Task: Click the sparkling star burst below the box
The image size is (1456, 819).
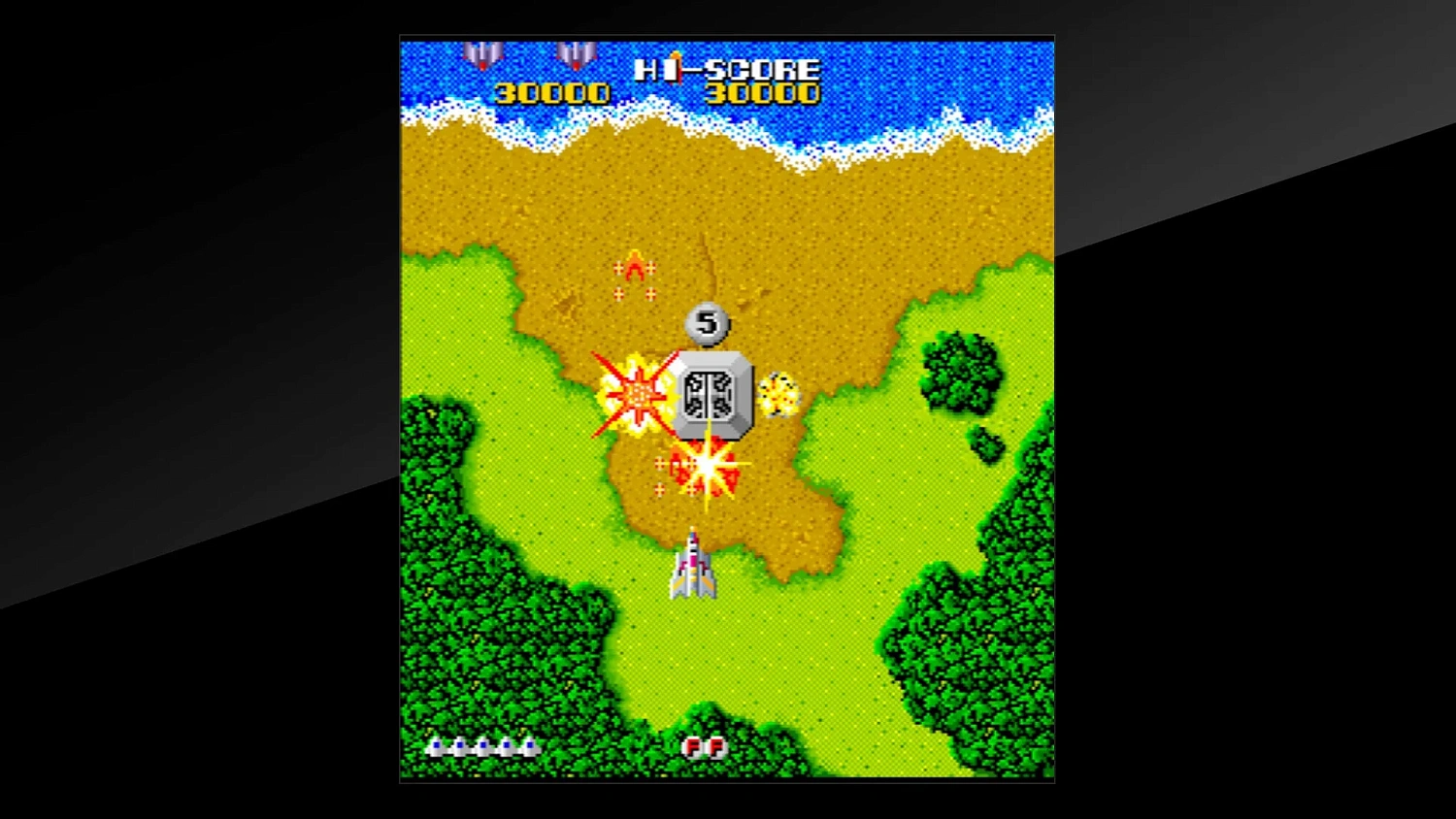Action: [710, 469]
